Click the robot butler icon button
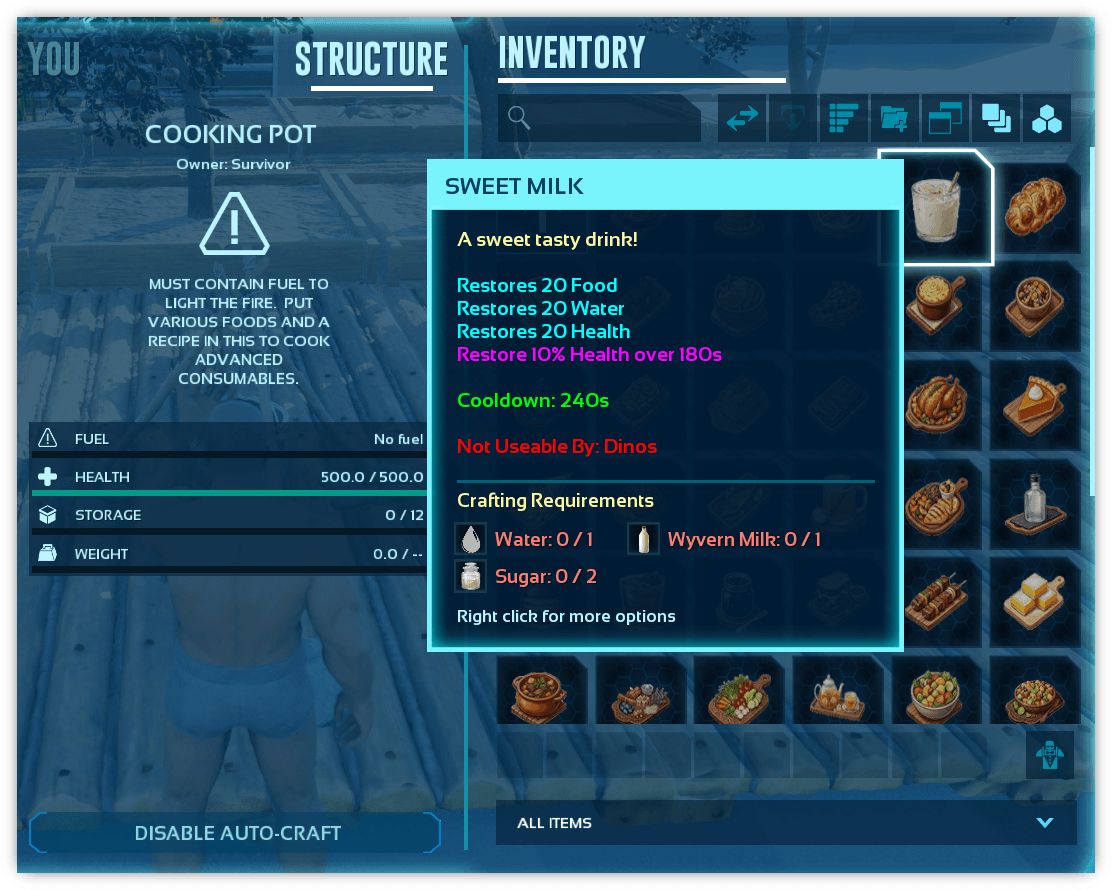Viewport: 1112px width, 890px height. (x=1049, y=754)
